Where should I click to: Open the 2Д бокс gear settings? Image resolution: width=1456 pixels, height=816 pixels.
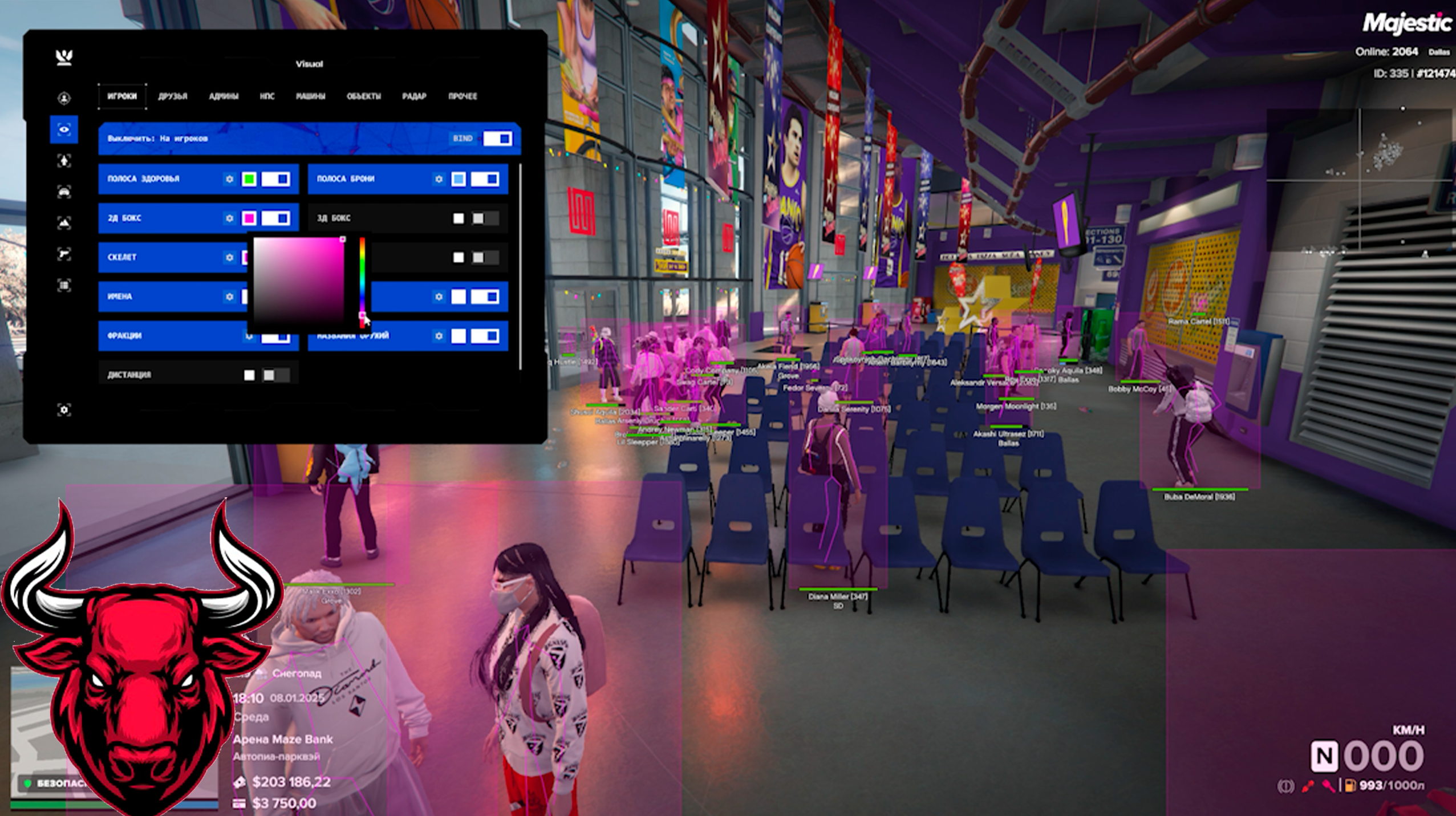coord(229,218)
